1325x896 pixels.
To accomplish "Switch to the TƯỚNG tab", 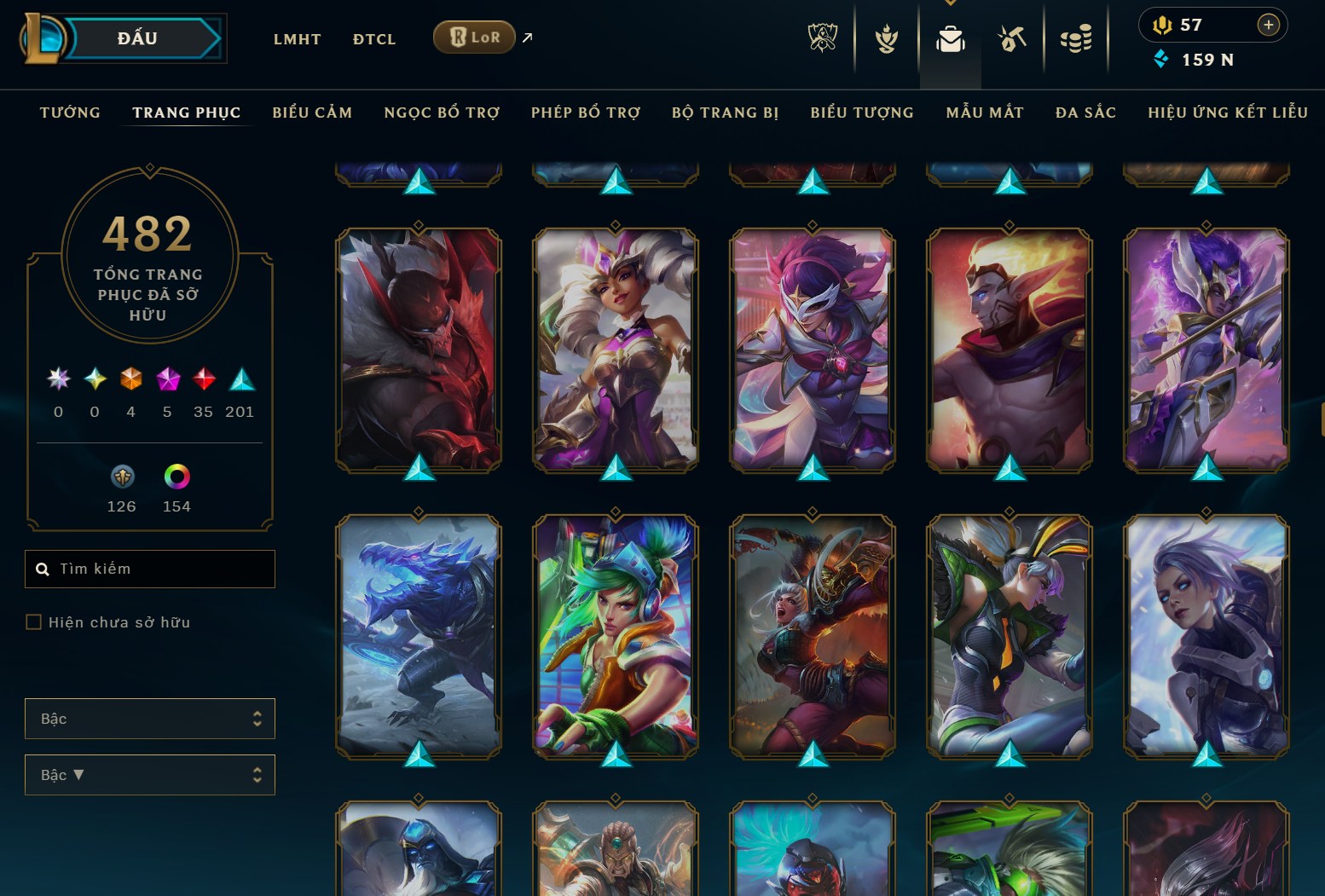I will pyautogui.click(x=70, y=112).
